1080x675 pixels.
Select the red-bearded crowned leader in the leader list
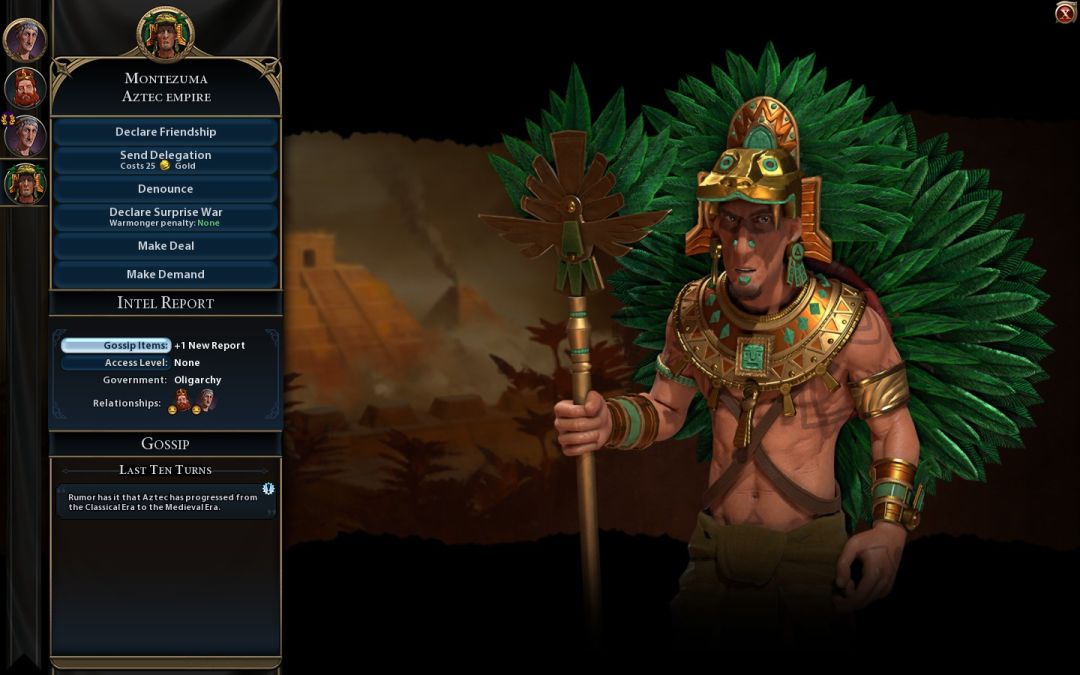24,87
